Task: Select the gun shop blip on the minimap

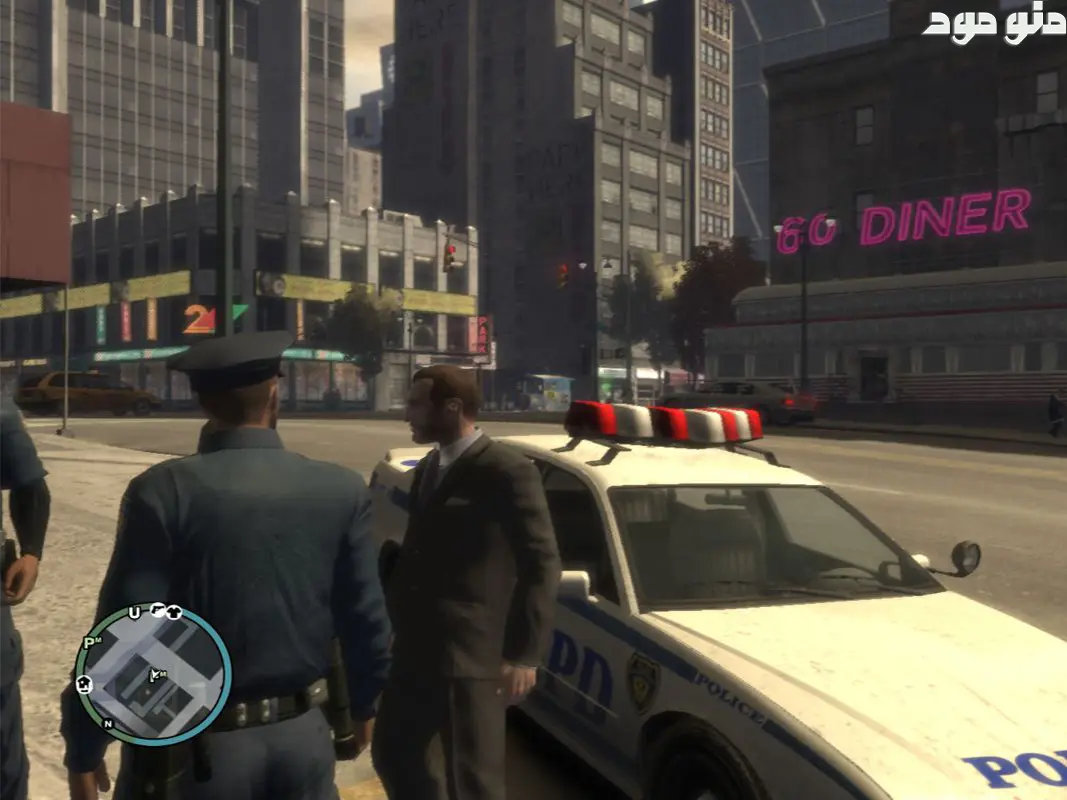Action: click(157, 609)
